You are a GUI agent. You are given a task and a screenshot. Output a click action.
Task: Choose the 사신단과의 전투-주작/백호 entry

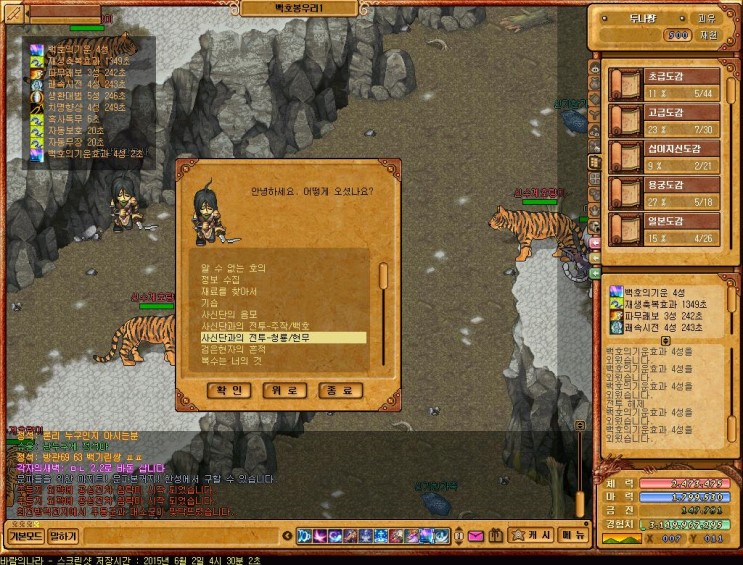[x=263, y=326]
